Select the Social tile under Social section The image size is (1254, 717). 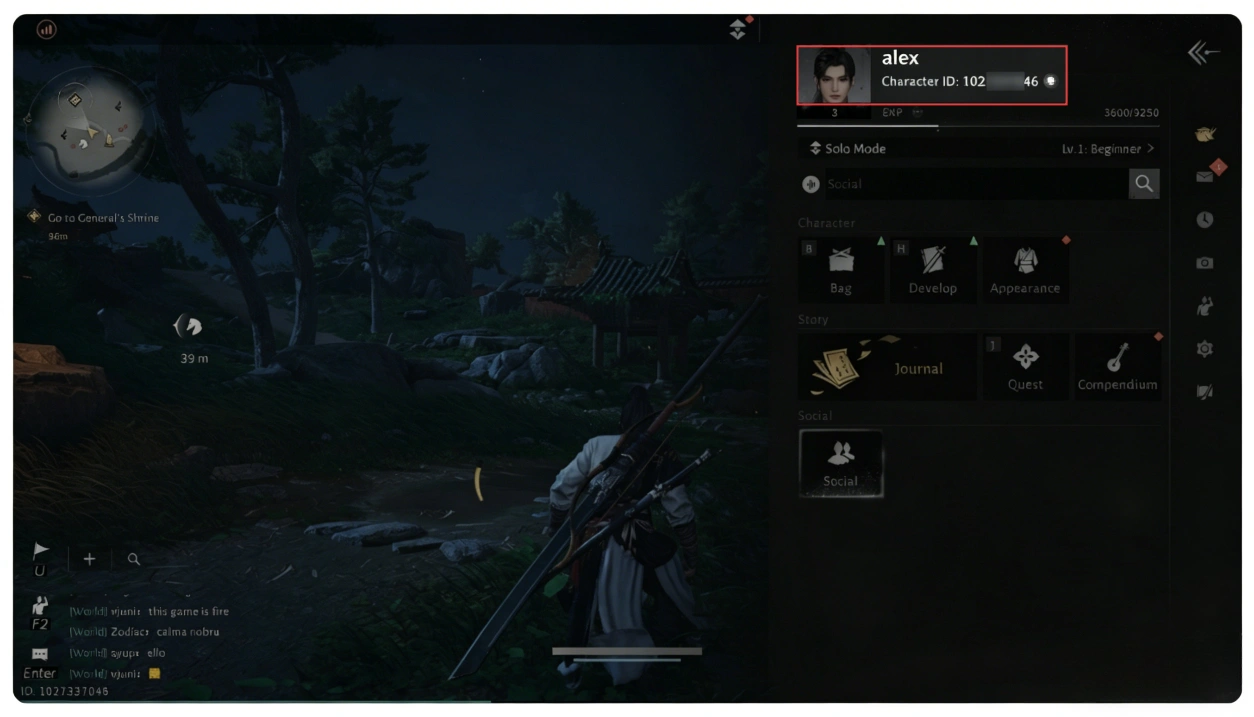[841, 463]
